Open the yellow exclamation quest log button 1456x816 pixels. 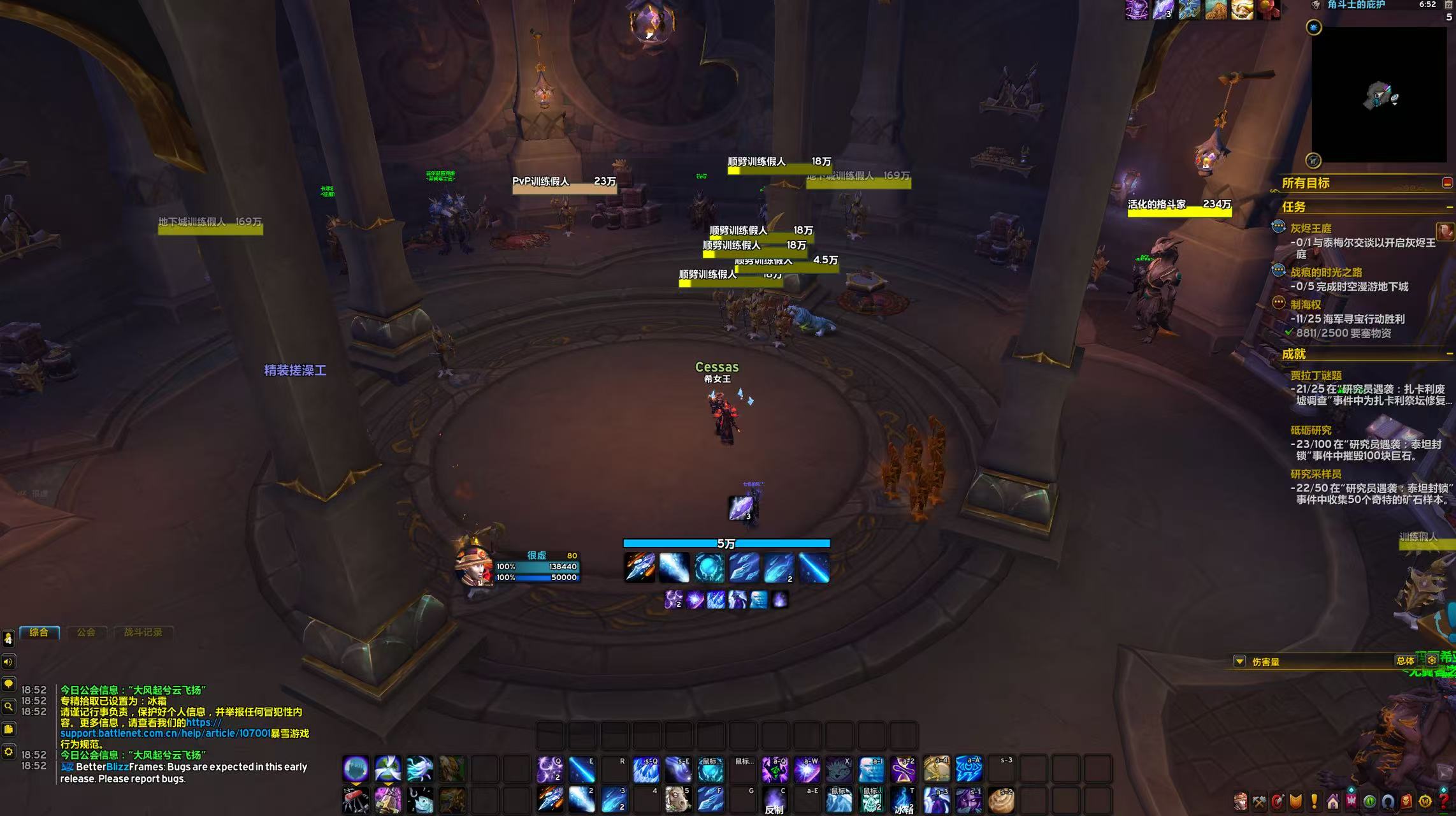[1314, 801]
